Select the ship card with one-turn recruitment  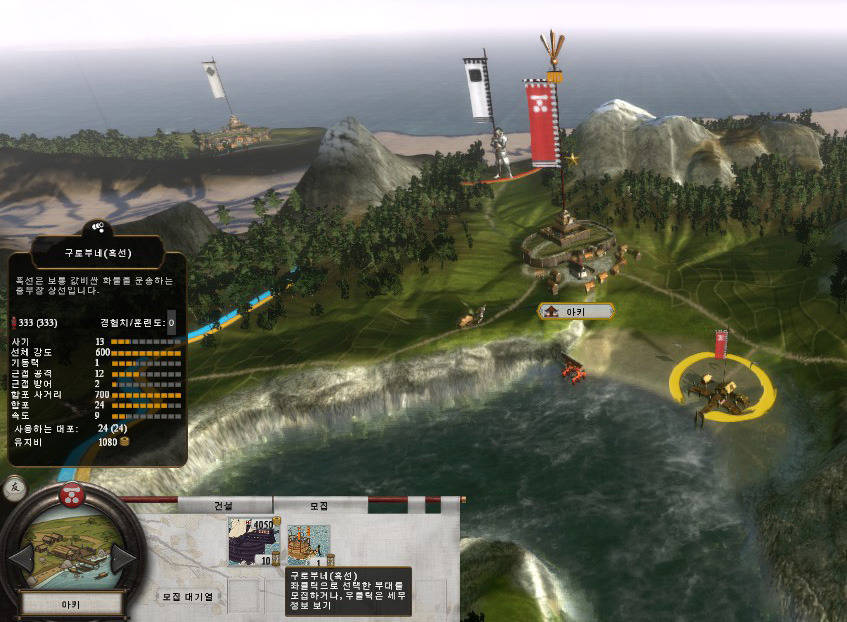point(308,545)
